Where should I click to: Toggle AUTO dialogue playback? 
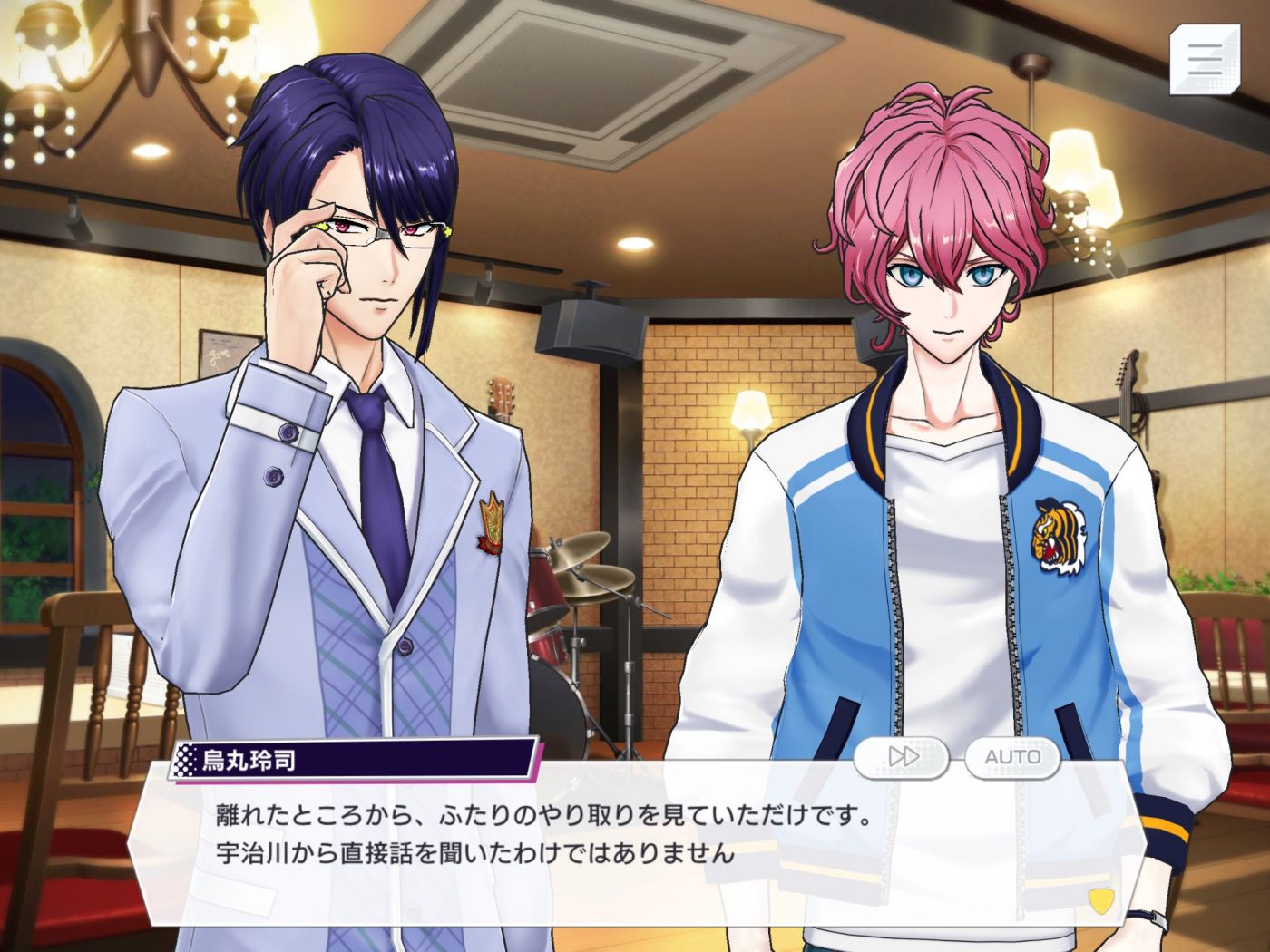[1012, 757]
